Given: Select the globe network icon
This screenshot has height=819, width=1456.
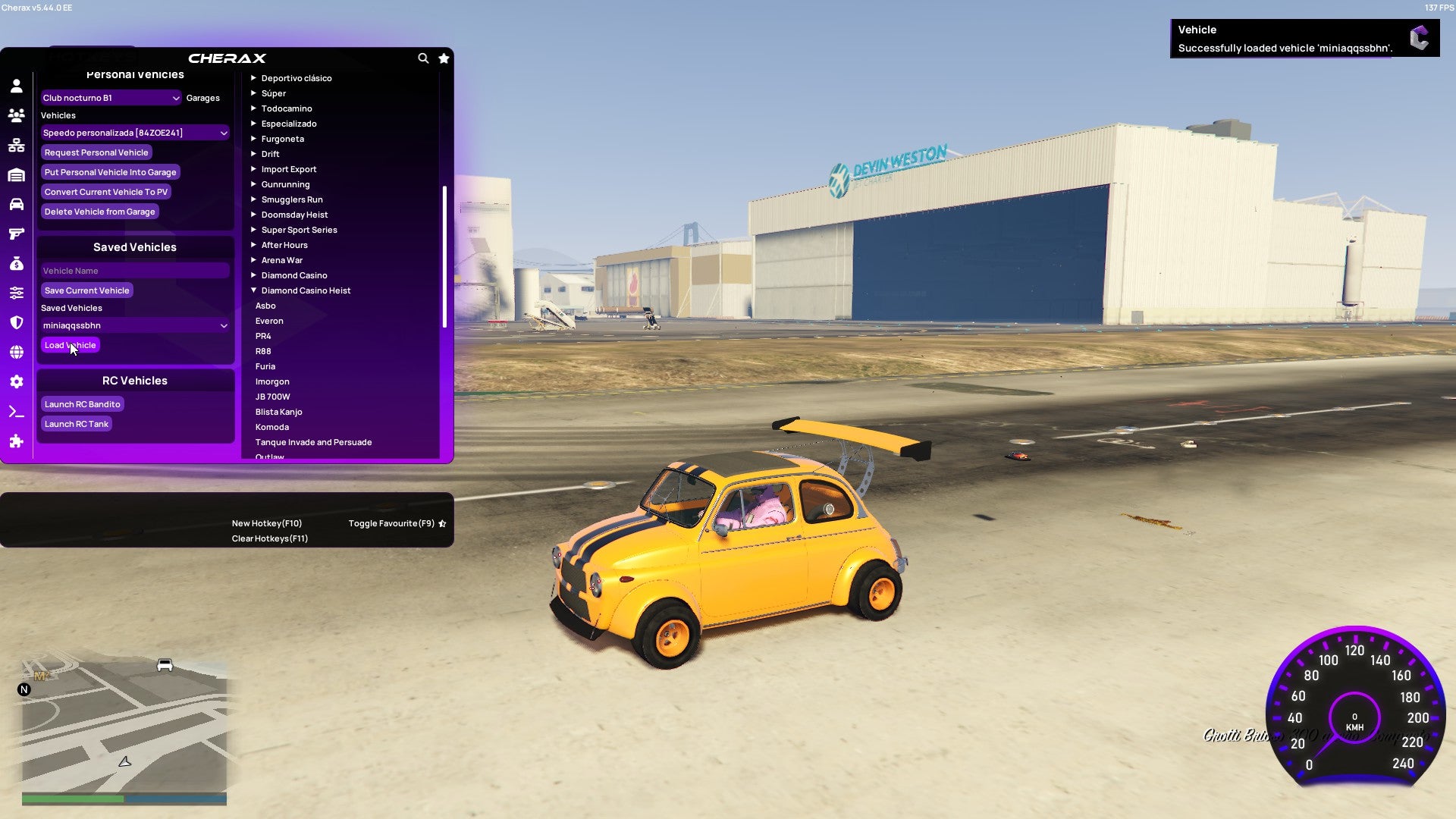Looking at the screenshot, I should pyautogui.click(x=17, y=352).
